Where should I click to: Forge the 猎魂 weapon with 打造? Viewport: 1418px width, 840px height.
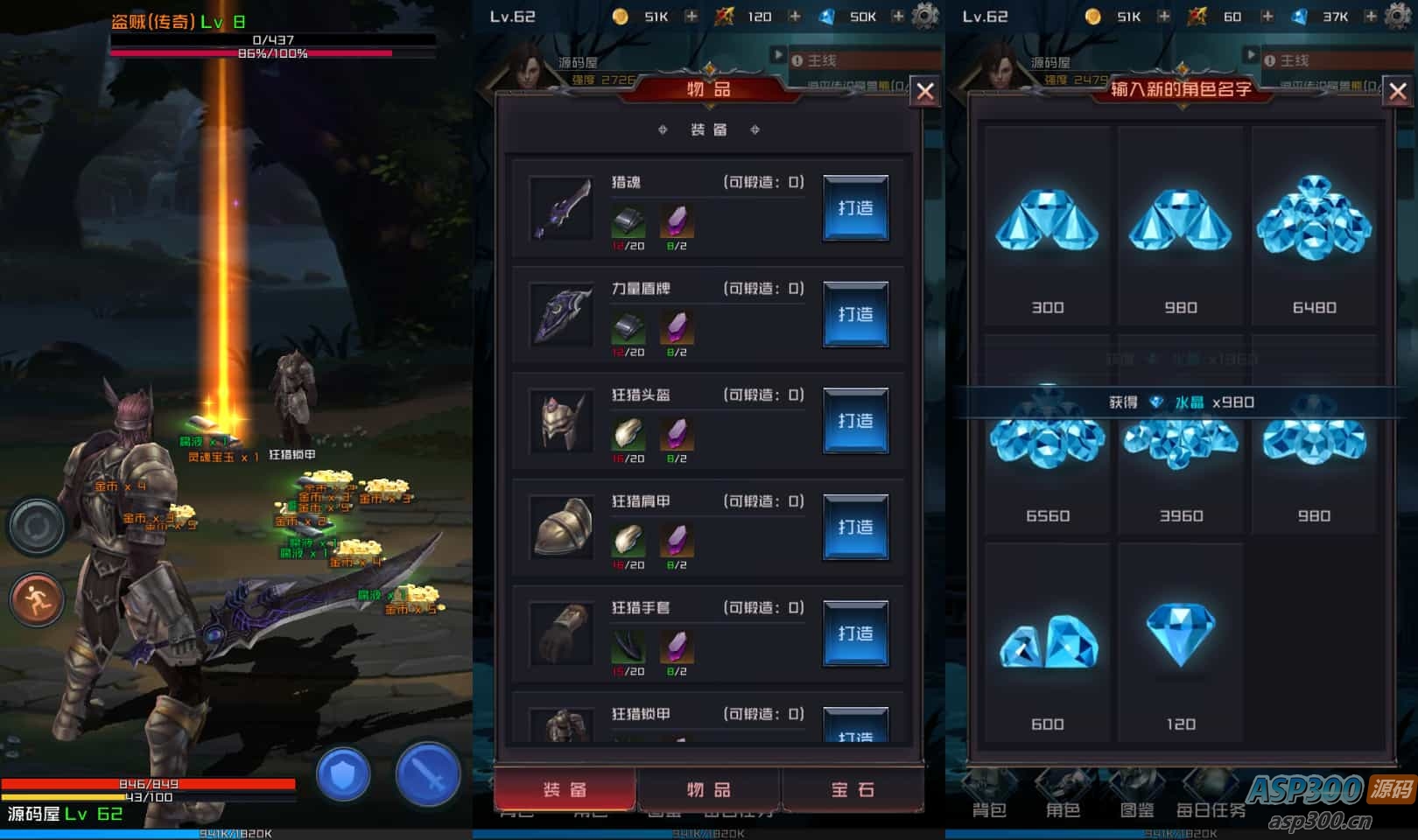(x=855, y=208)
